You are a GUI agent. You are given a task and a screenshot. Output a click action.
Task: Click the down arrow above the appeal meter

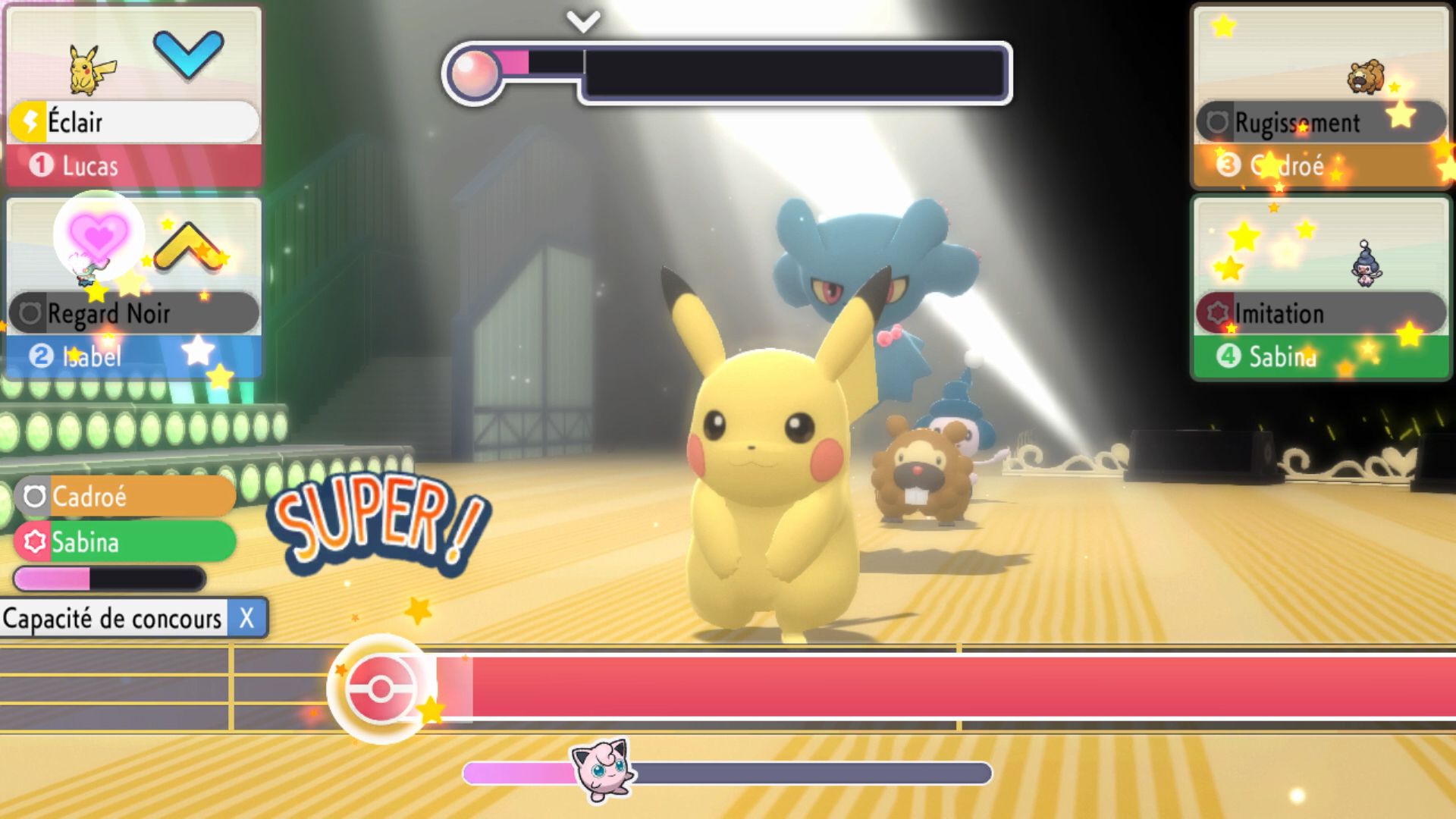584,20
